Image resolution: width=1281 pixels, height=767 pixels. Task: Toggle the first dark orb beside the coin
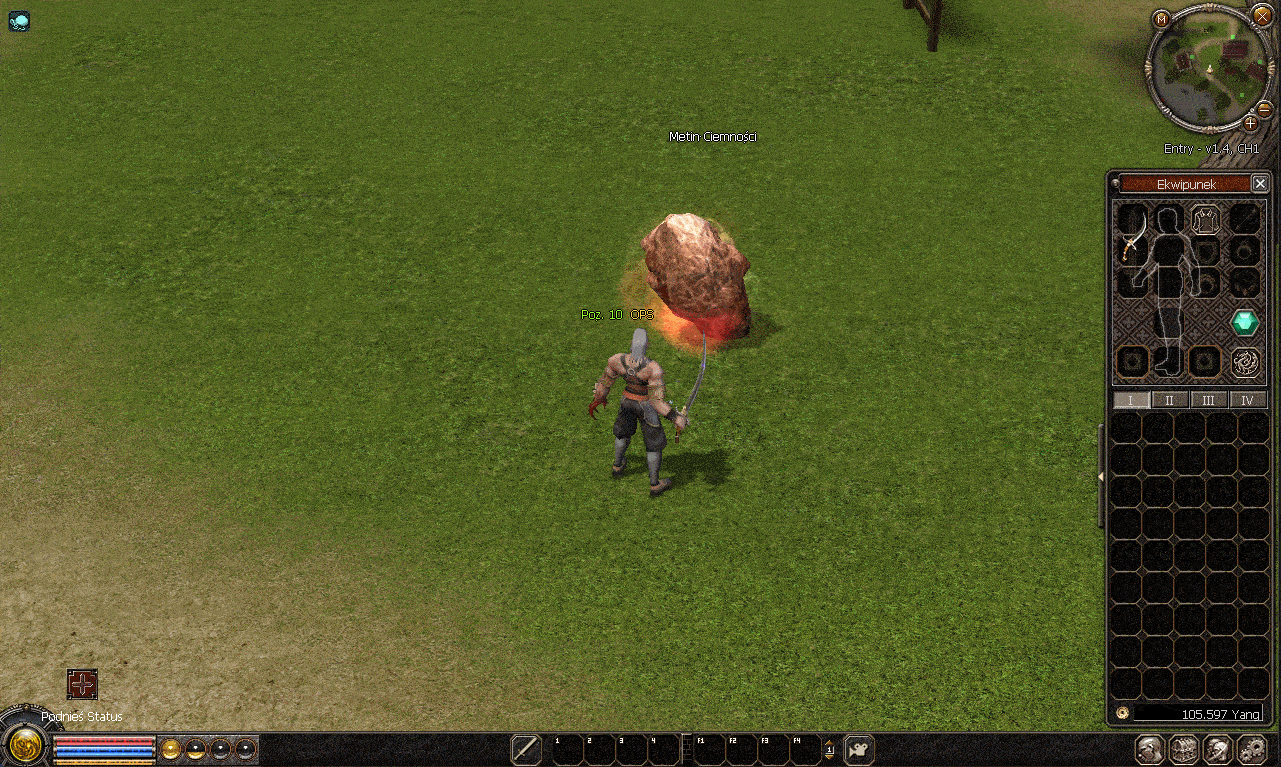[195, 748]
